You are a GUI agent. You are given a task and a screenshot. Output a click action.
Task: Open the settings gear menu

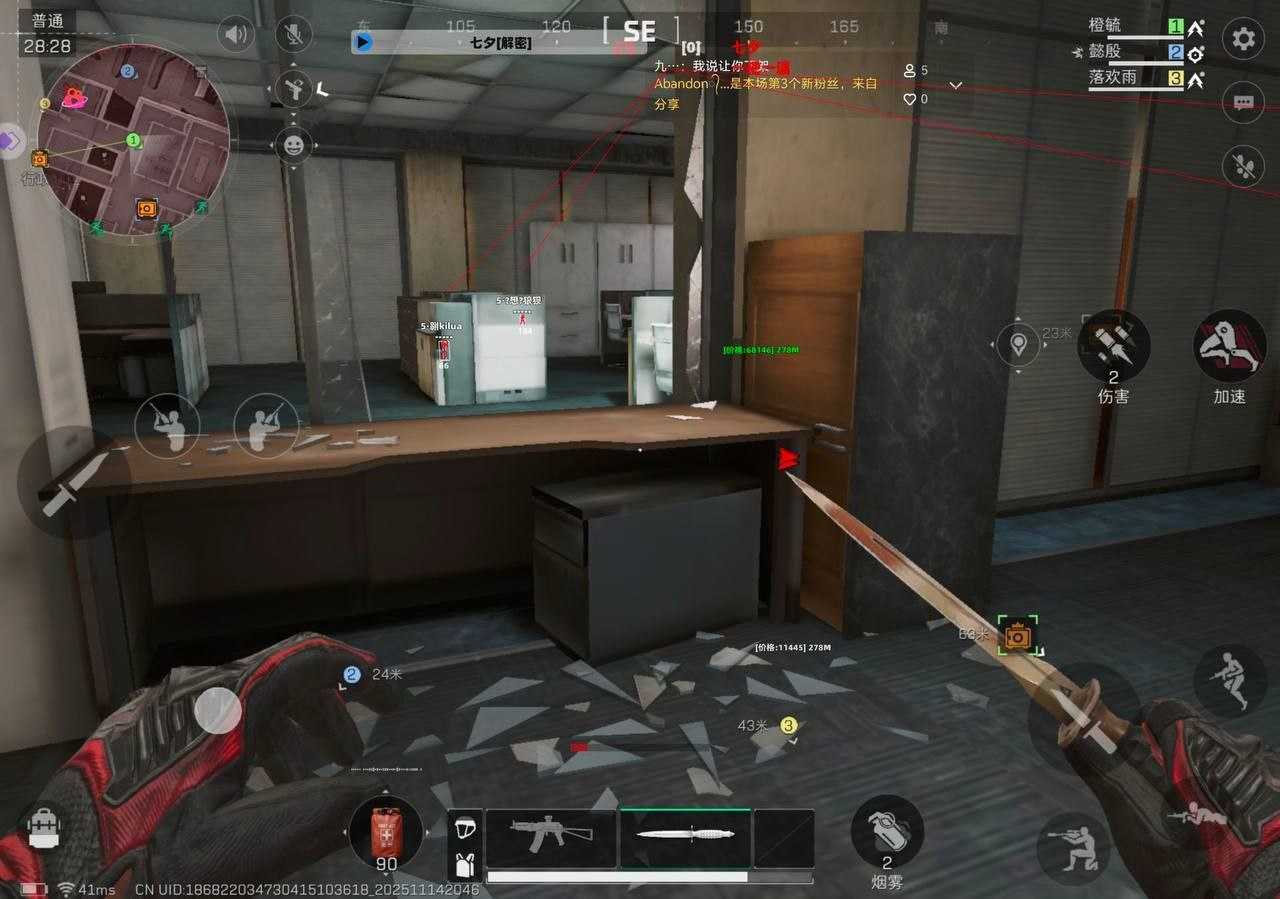pyautogui.click(x=1243, y=39)
